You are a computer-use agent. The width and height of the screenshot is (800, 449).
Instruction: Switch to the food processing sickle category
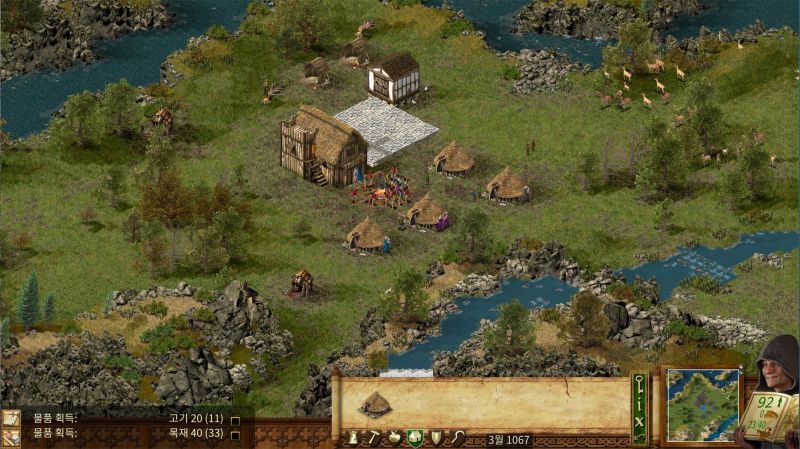coord(456,438)
